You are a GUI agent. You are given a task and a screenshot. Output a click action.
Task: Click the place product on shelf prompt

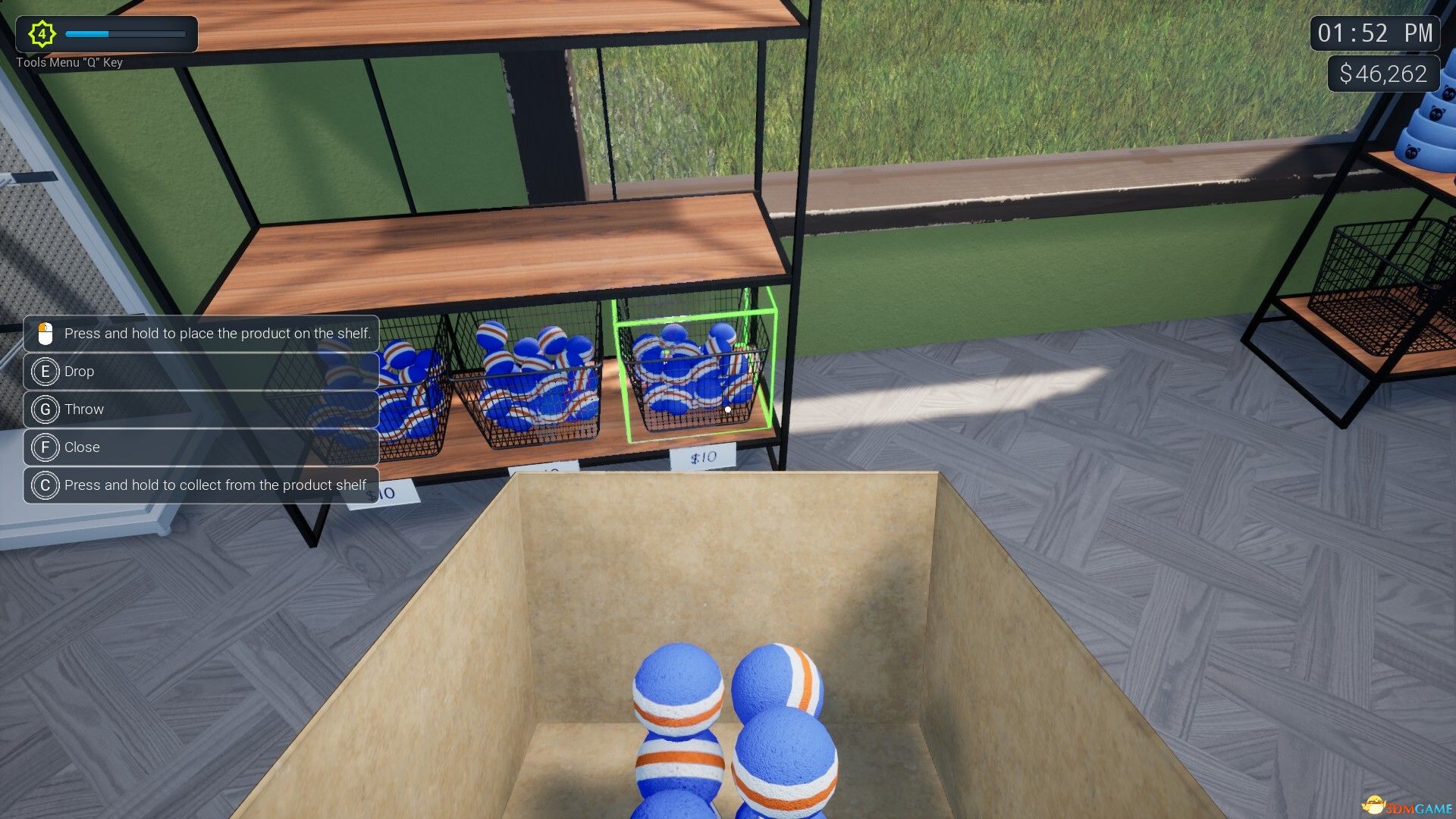click(218, 333)
